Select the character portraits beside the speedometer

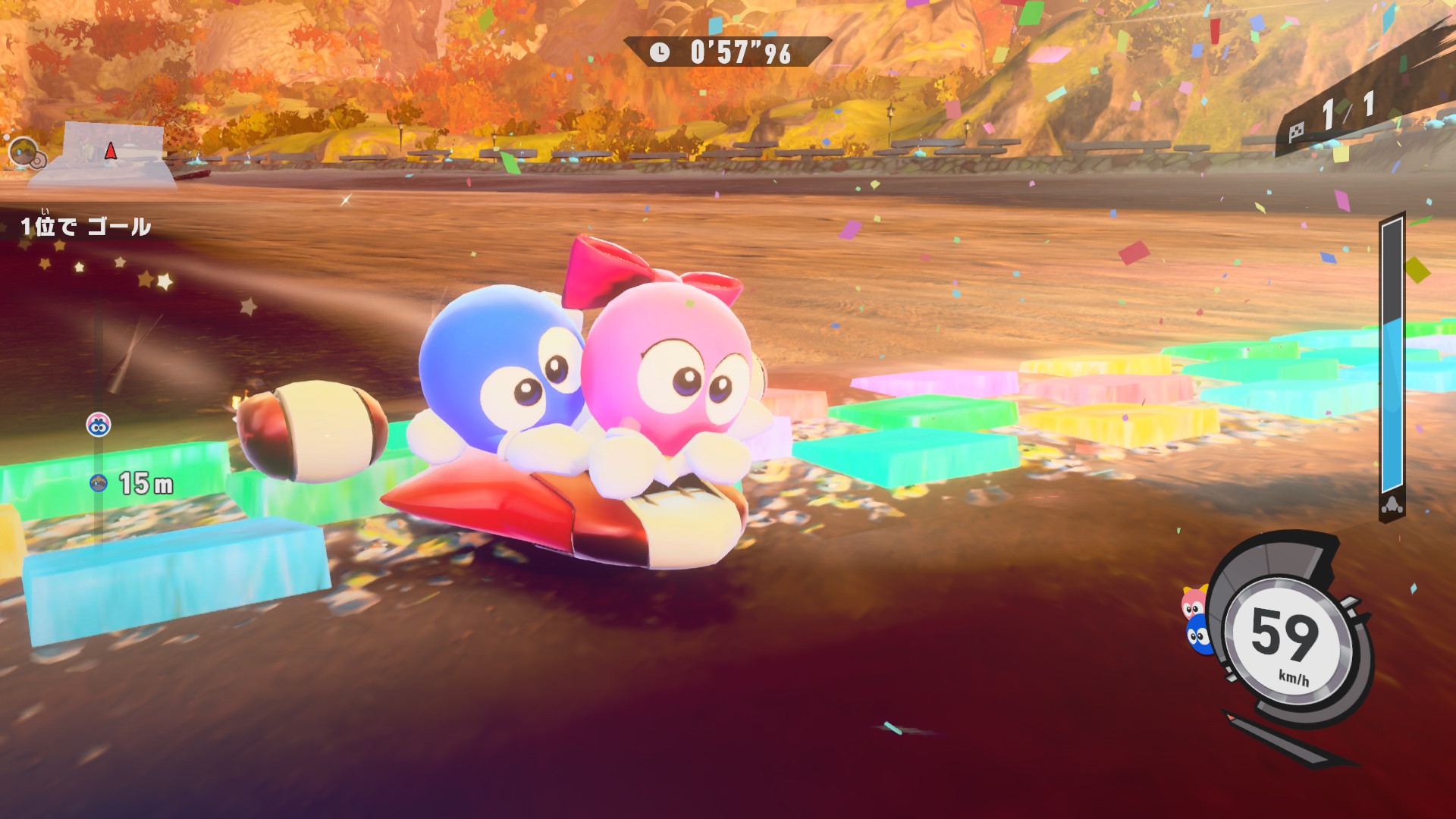[x=1196, y=620]
